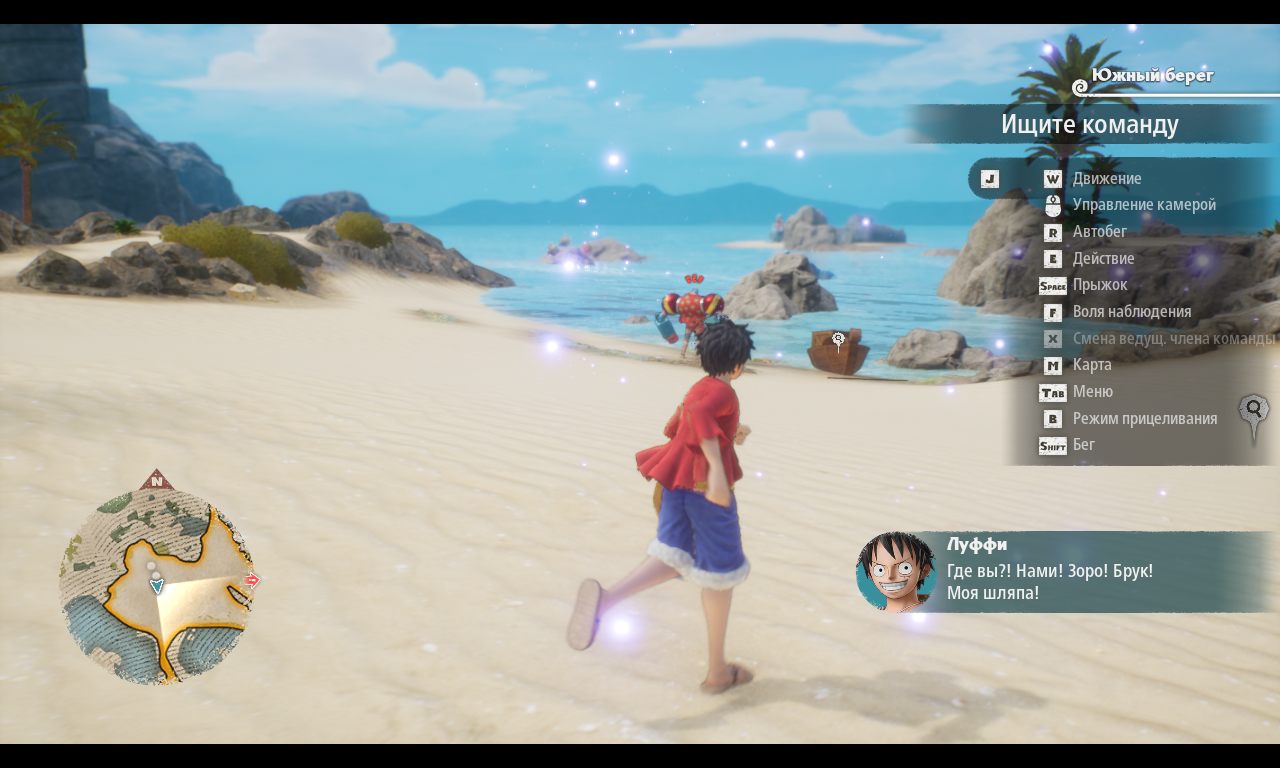This screenshot has width=1280, height=768.
Task: Click Luffy's portrait in the dialogue box
Action: 896,572
